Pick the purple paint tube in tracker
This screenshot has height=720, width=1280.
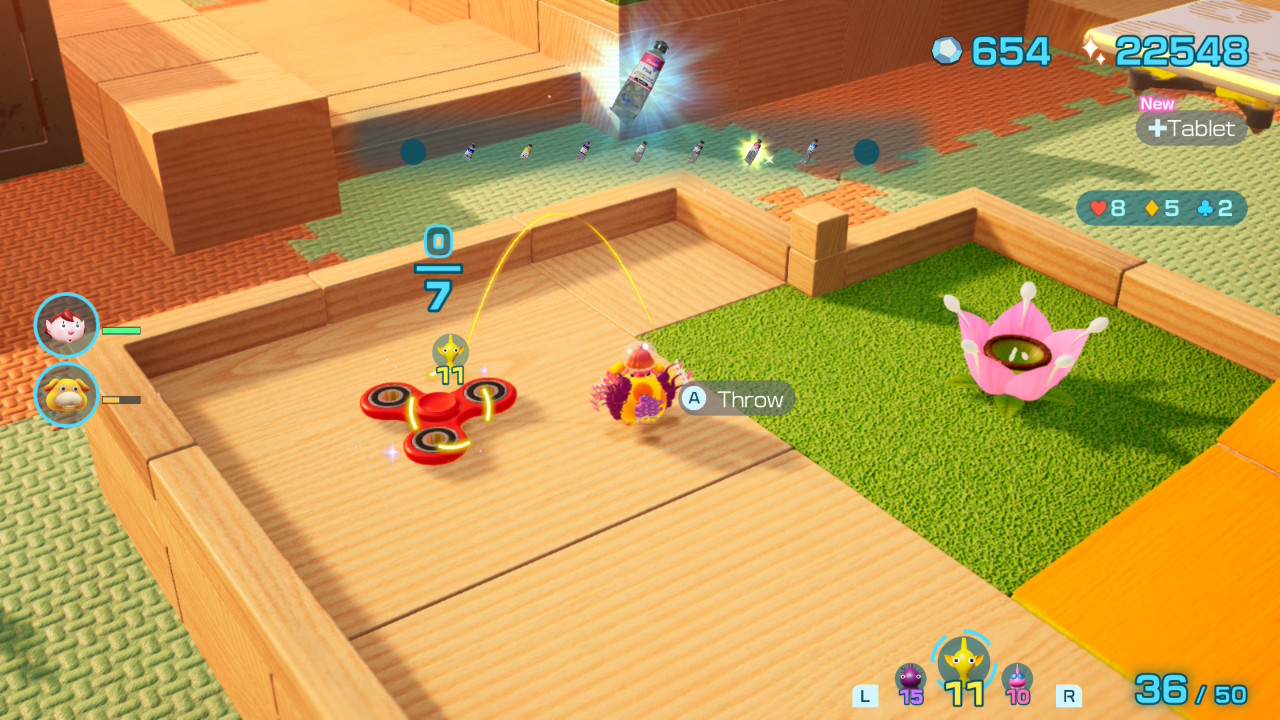point(583,152)
